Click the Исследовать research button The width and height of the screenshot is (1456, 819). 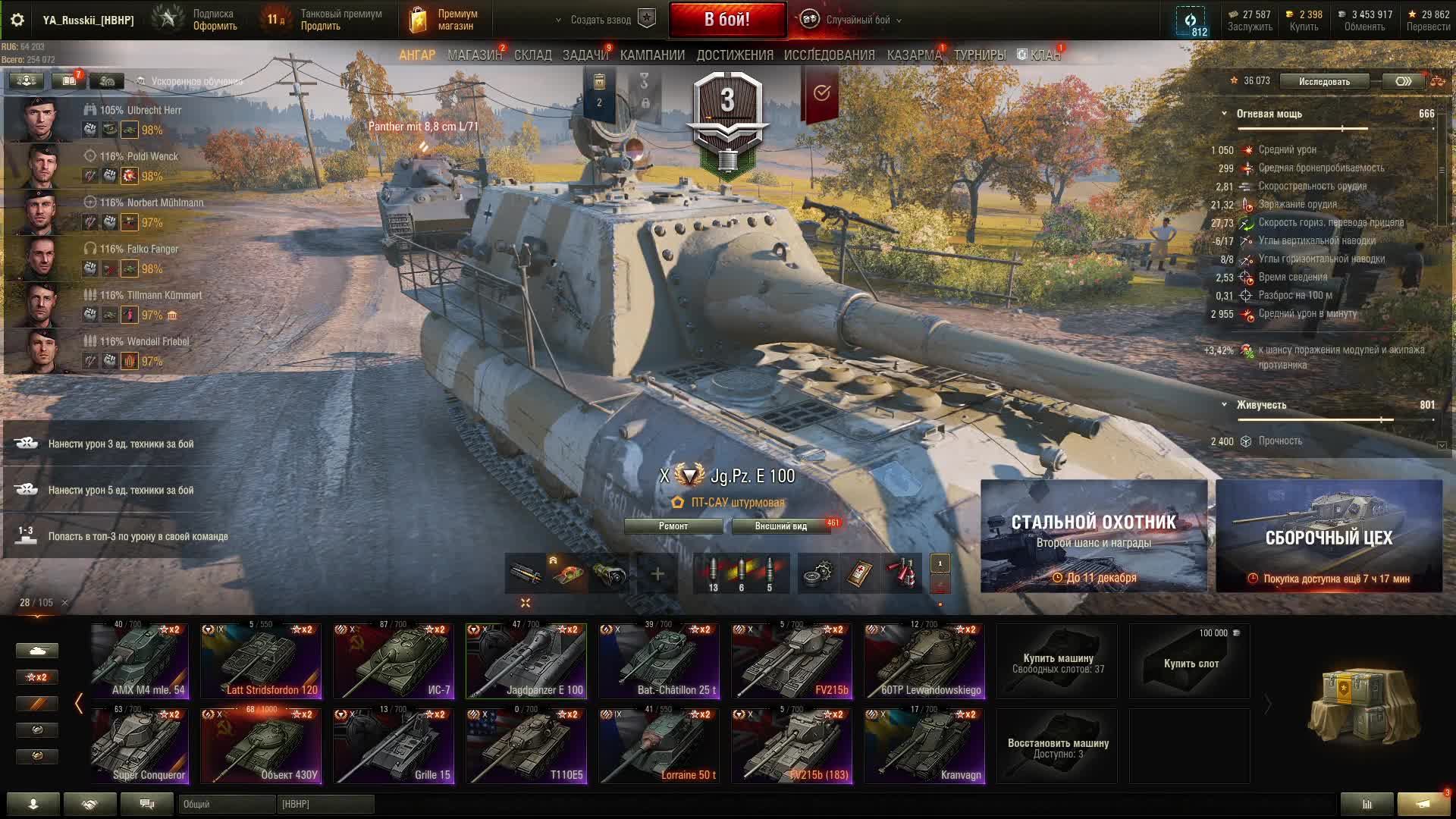[x=1324, y=81]
